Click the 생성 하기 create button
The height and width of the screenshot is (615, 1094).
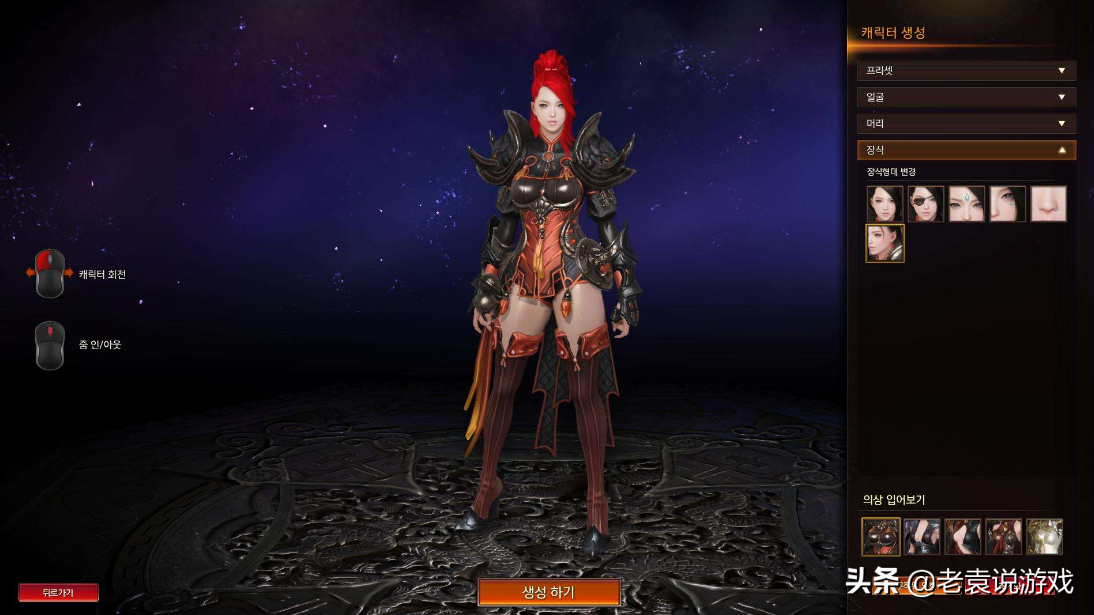549,592
